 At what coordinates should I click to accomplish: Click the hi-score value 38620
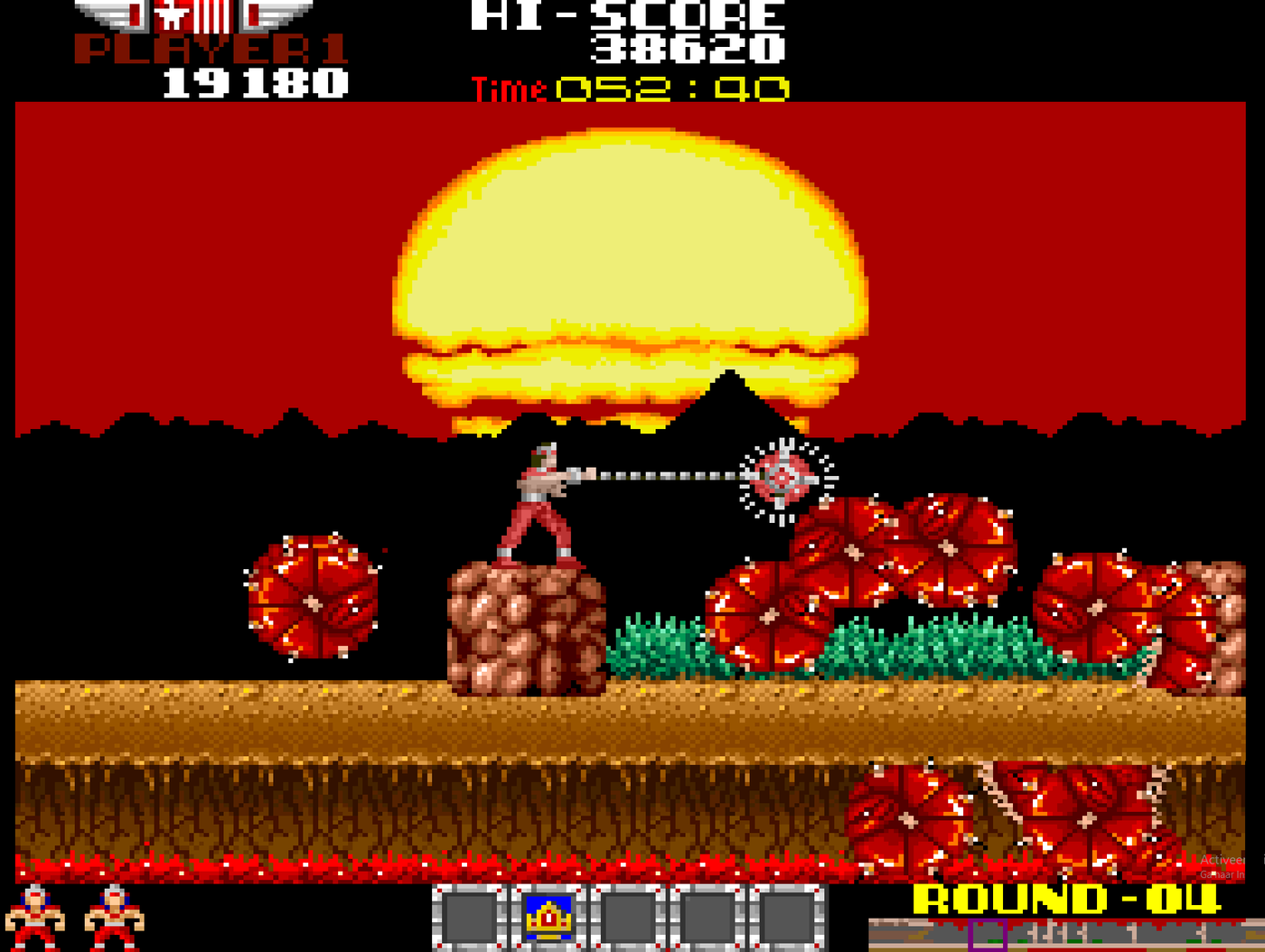point(689,51)
